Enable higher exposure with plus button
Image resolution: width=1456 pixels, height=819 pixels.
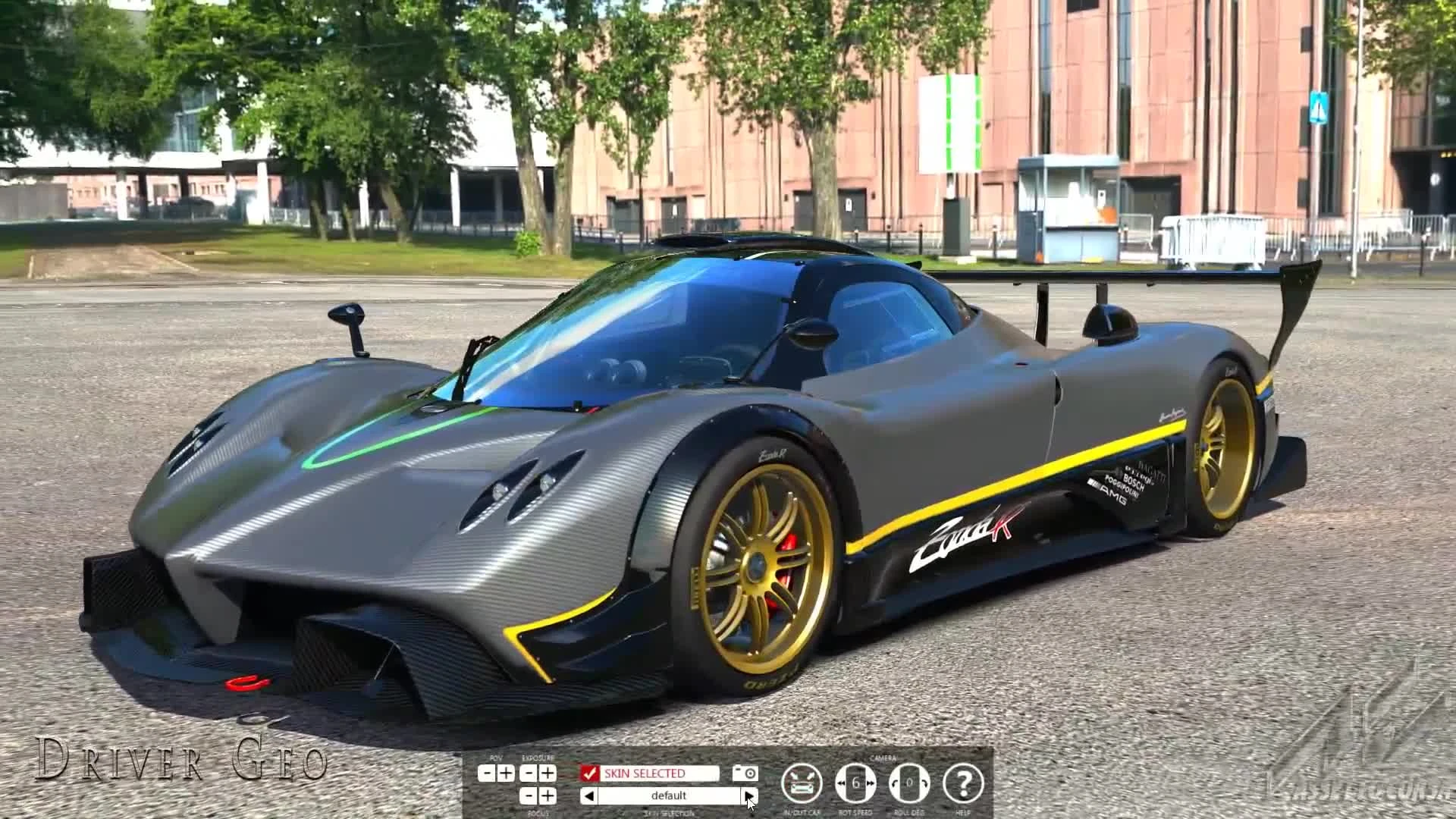click(547, 772)
